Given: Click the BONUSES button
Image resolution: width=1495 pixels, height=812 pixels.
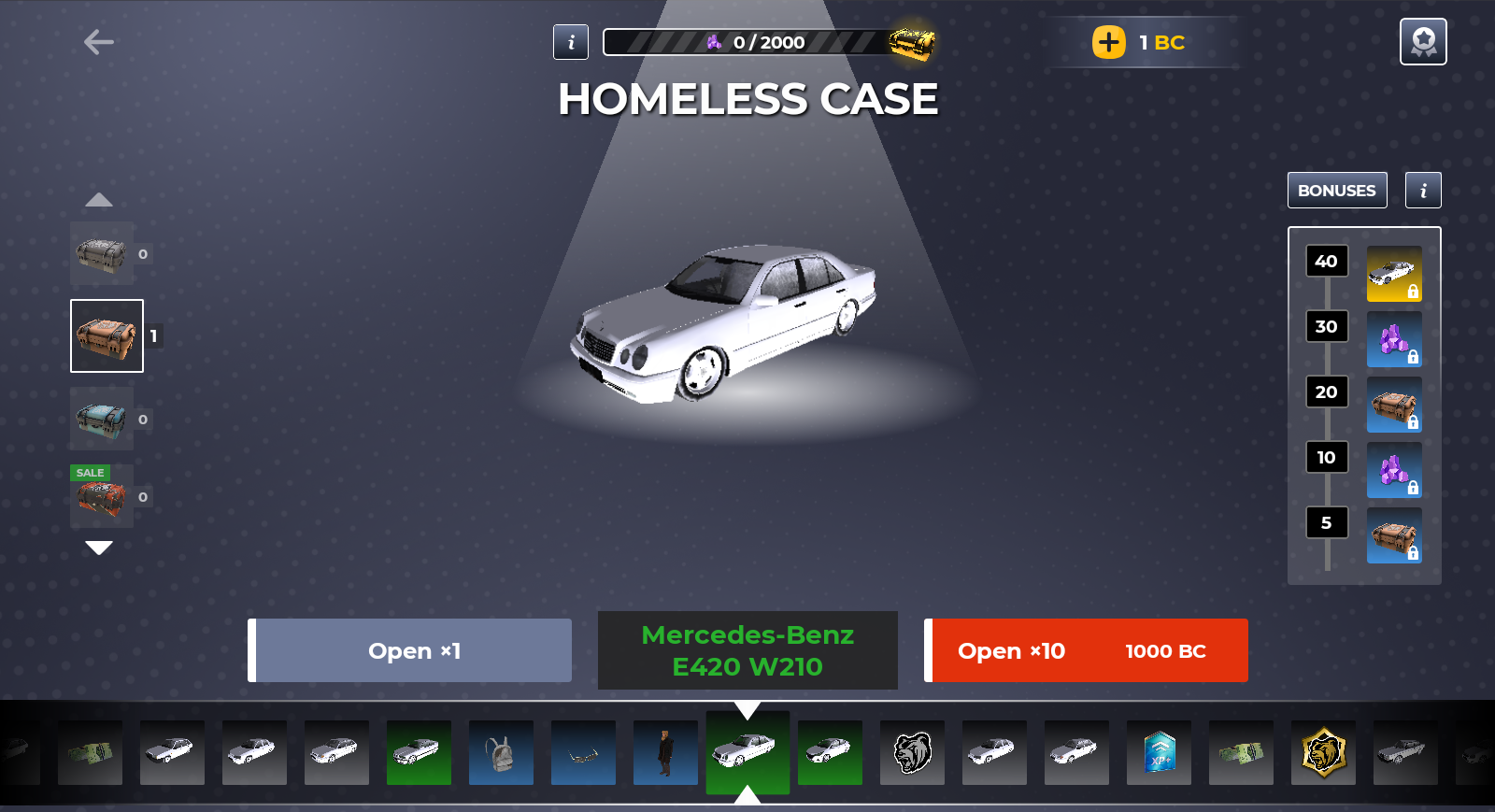Looking at the screenshot, I should pyautogui.click(x=1336, y=191).
